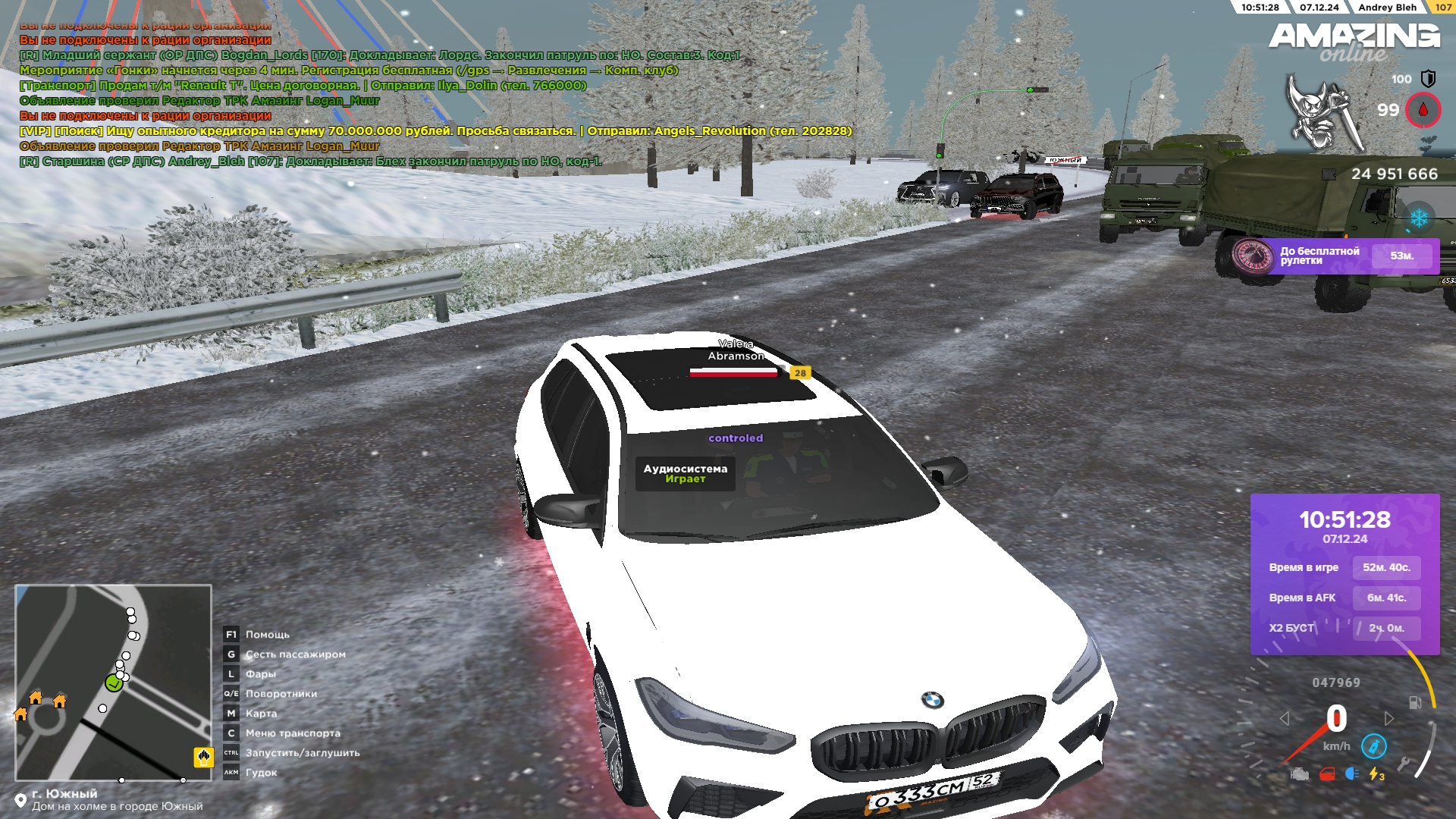
Task: Toggle the headlights indicator icon
Action: coord(1351,773)
